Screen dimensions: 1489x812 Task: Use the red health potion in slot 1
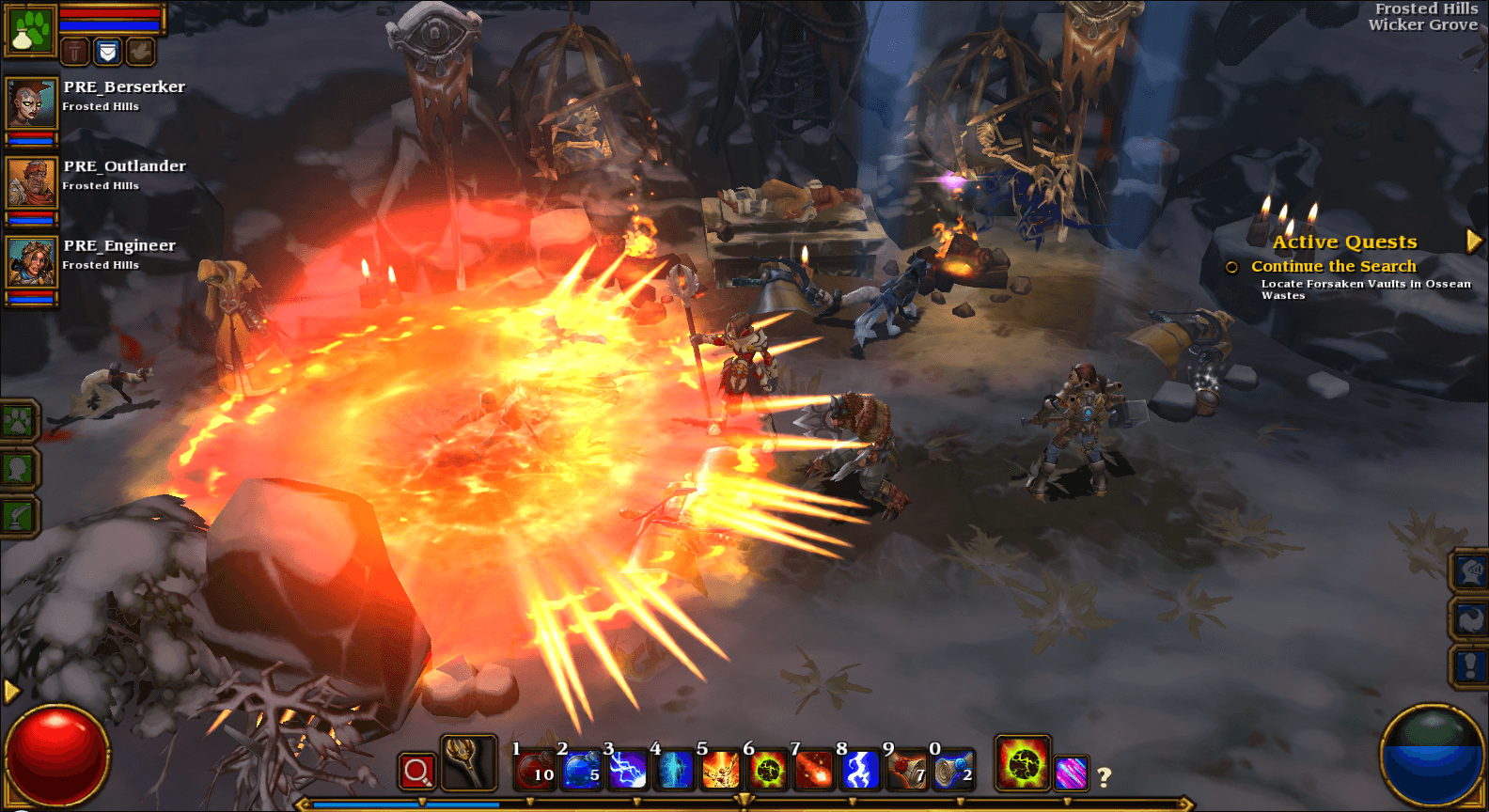[534, 771]
